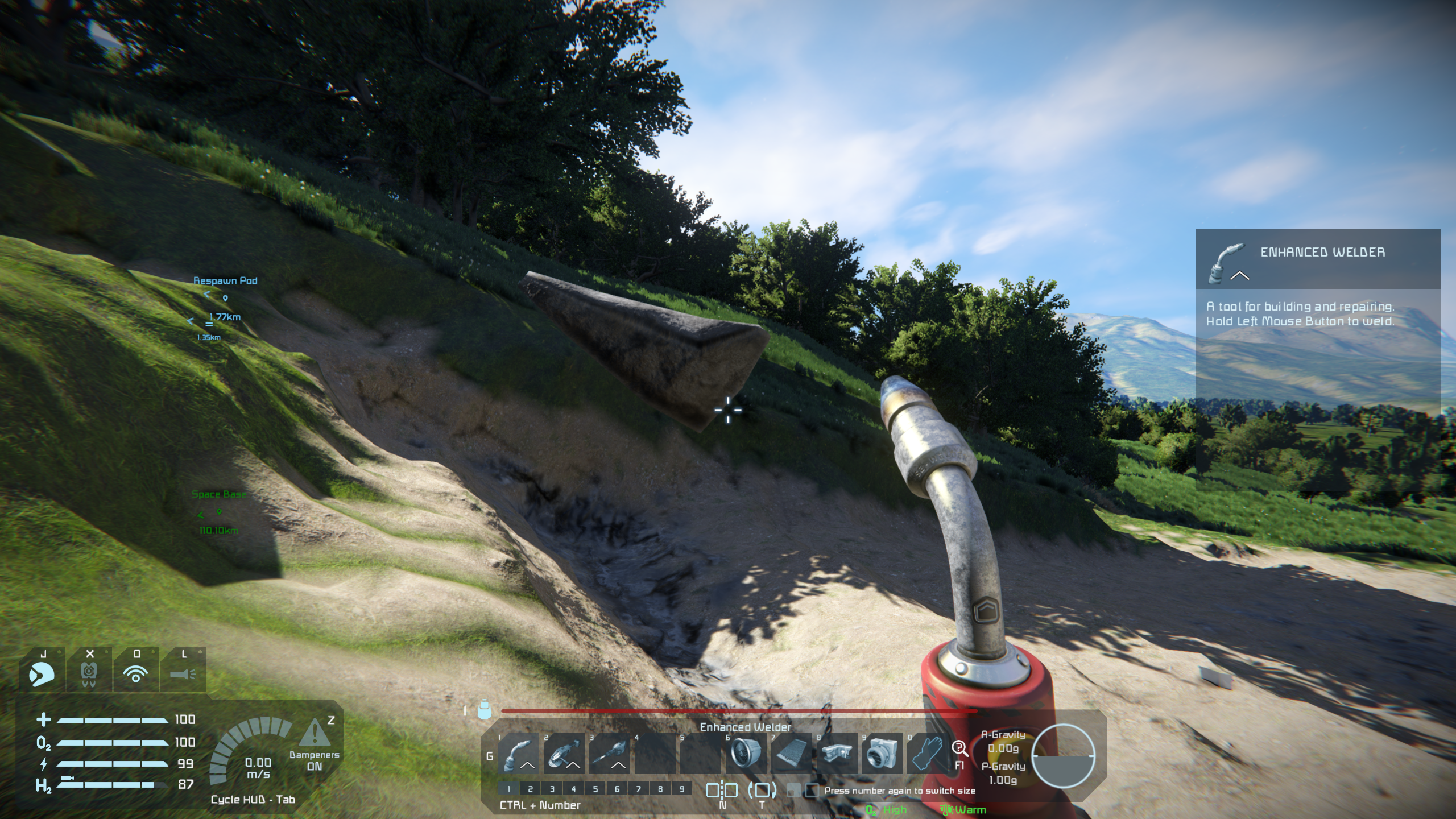Screen dimensions: 1456x819
Task: Select the hand drill slot
Action: [609, 753]
